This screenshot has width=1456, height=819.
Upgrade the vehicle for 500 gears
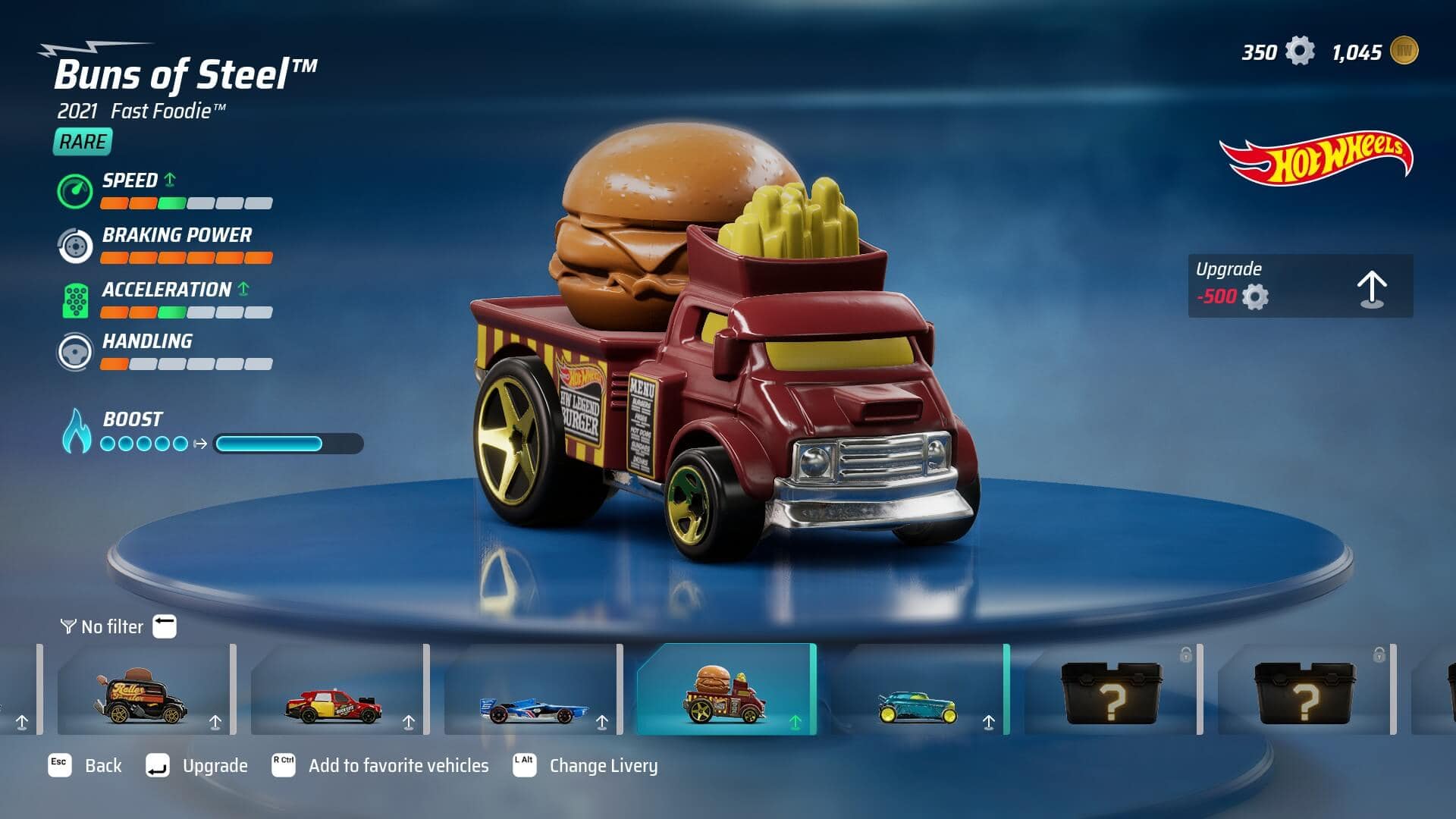1300,286
